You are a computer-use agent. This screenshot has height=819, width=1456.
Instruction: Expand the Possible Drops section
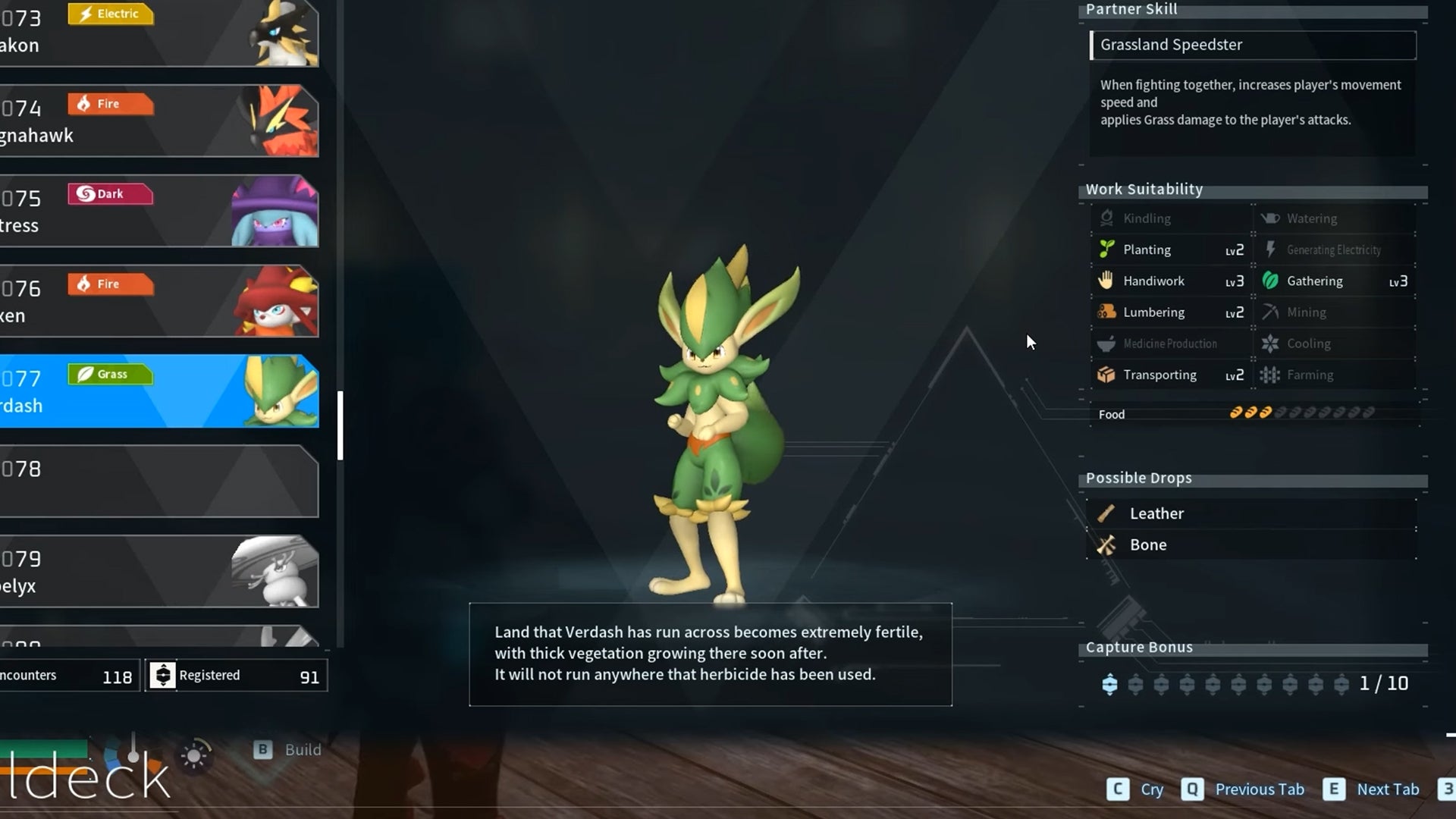tap(1138, 478)
